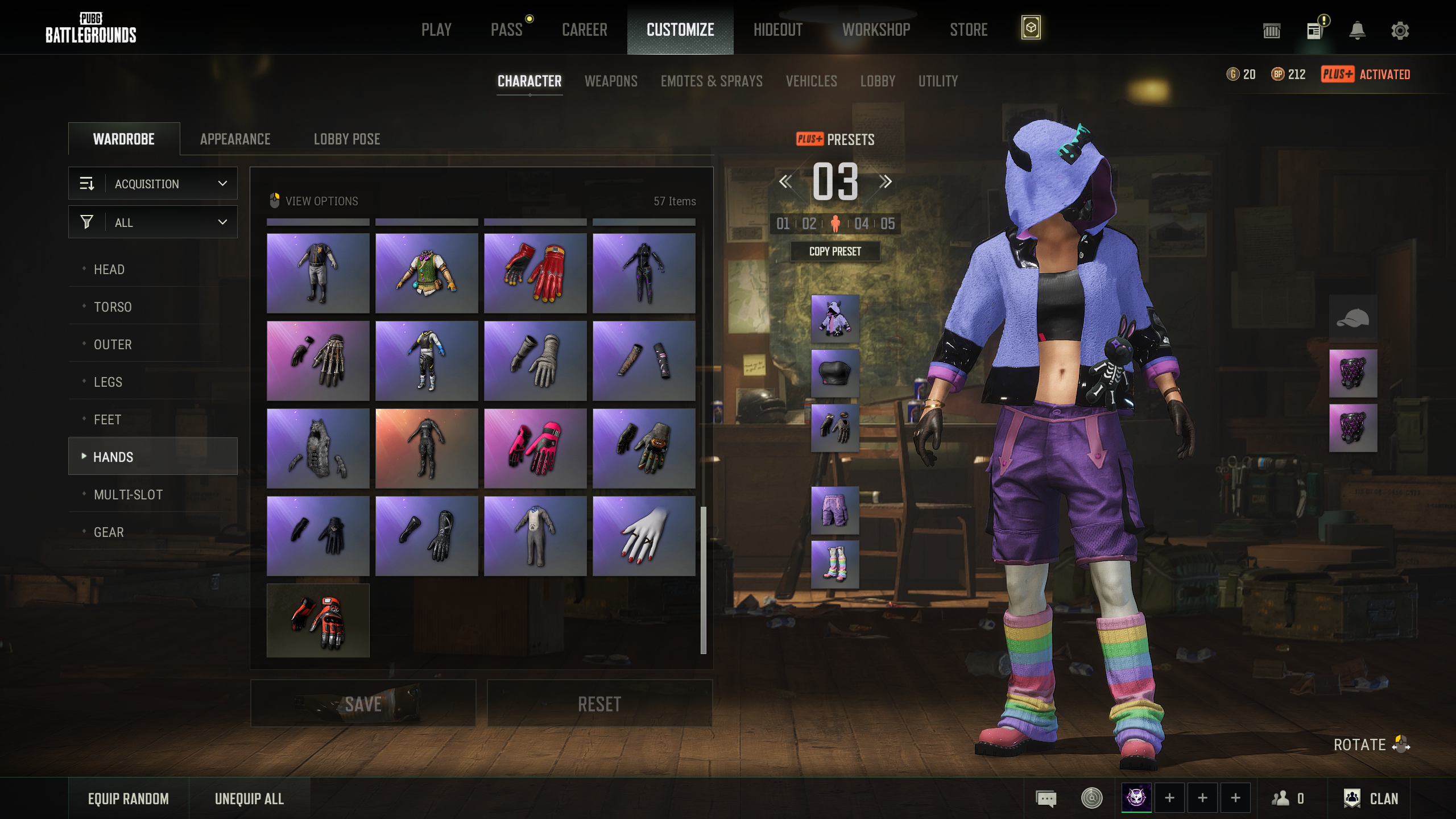Show the Gear wardrobe category
Screen dimensions: 1456x819
coord(109,532)
